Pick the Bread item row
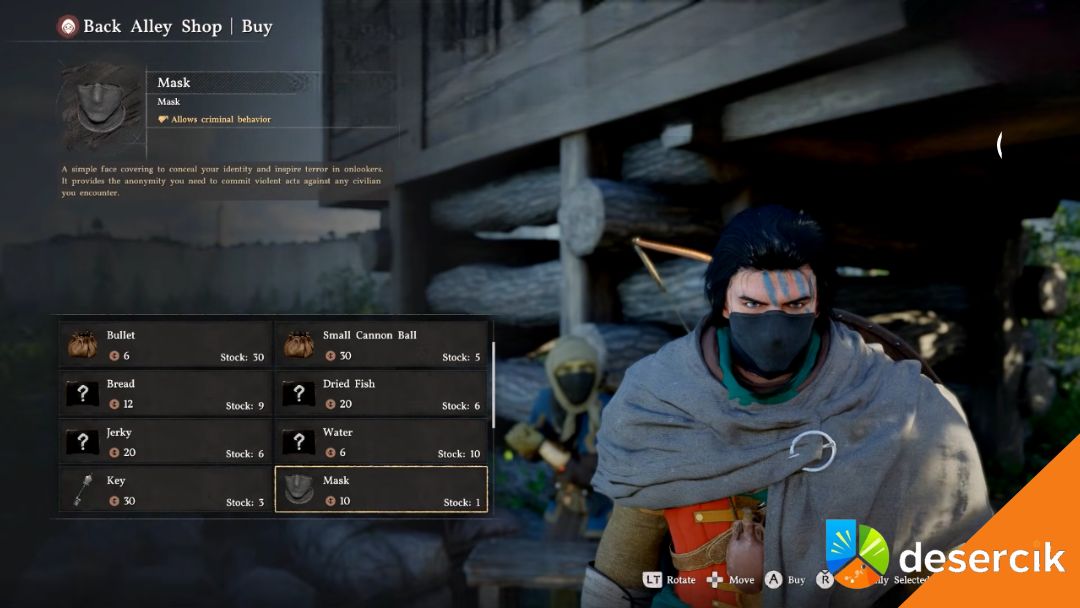 [x=165, y=394]
